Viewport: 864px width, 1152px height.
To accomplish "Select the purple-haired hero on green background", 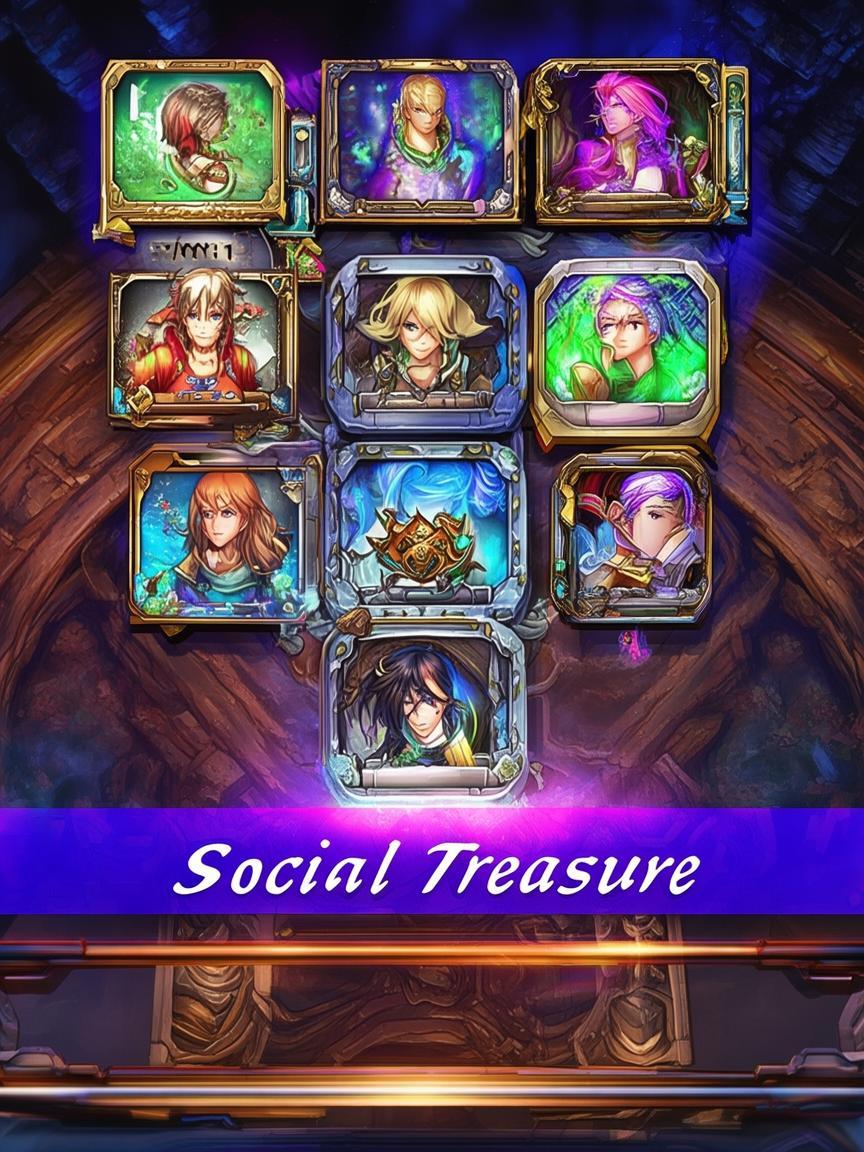I will click(x=626, y=346).
